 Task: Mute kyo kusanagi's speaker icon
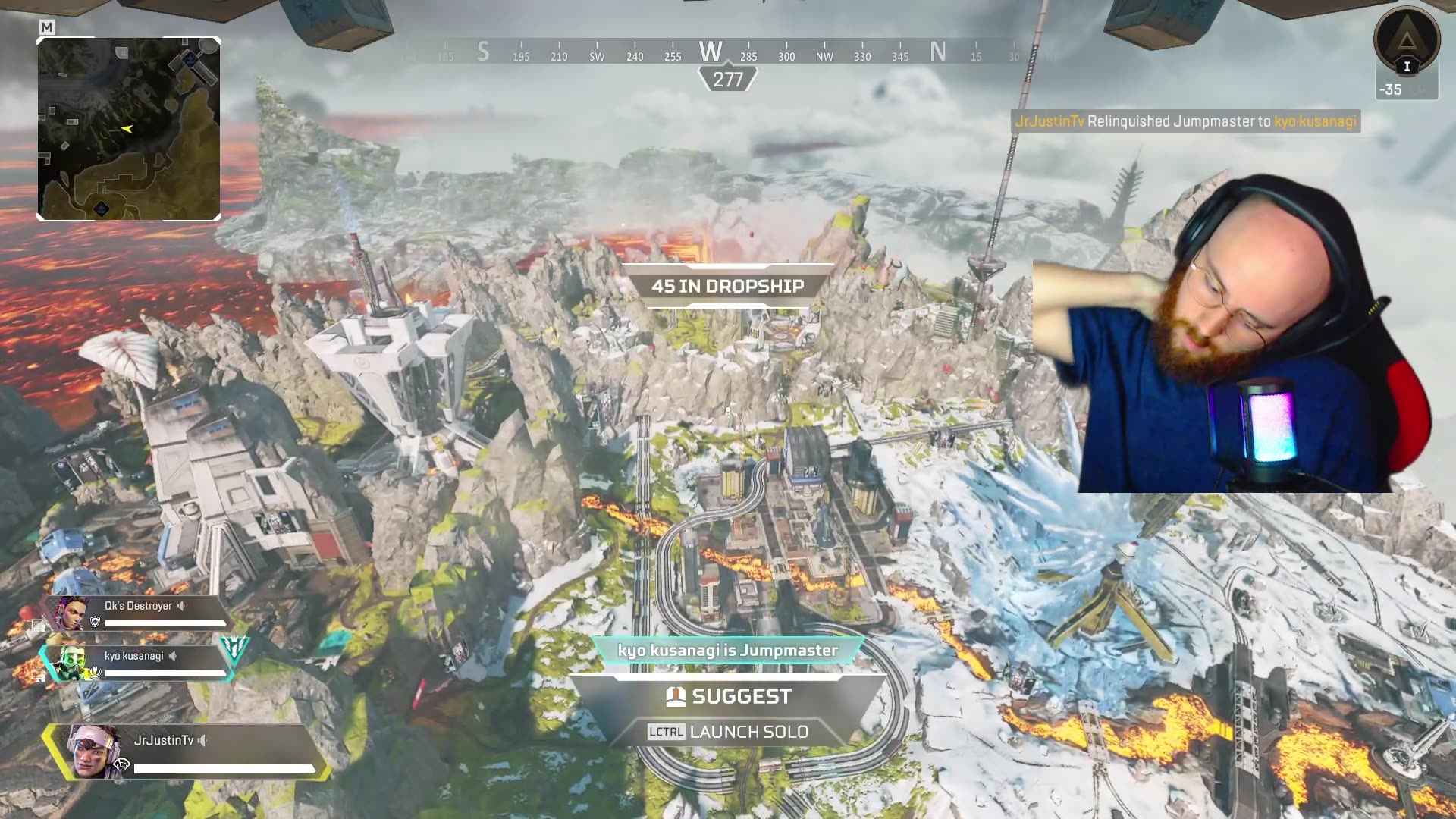tap(173, 657)
